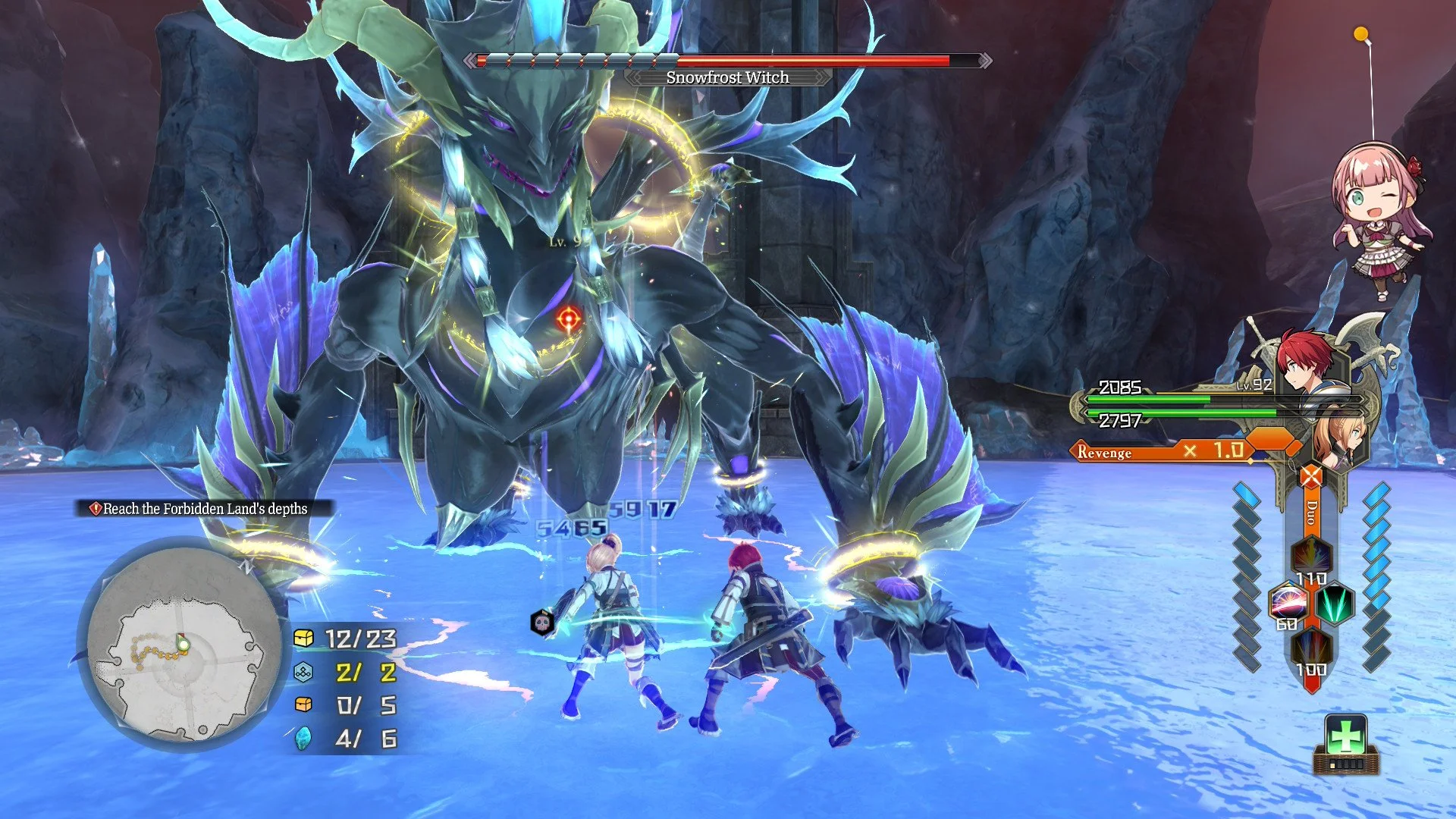Trigger the bottom duo skill costing 100
Viewport: 1456px width, 819px height.
(x=1311, y=650)
